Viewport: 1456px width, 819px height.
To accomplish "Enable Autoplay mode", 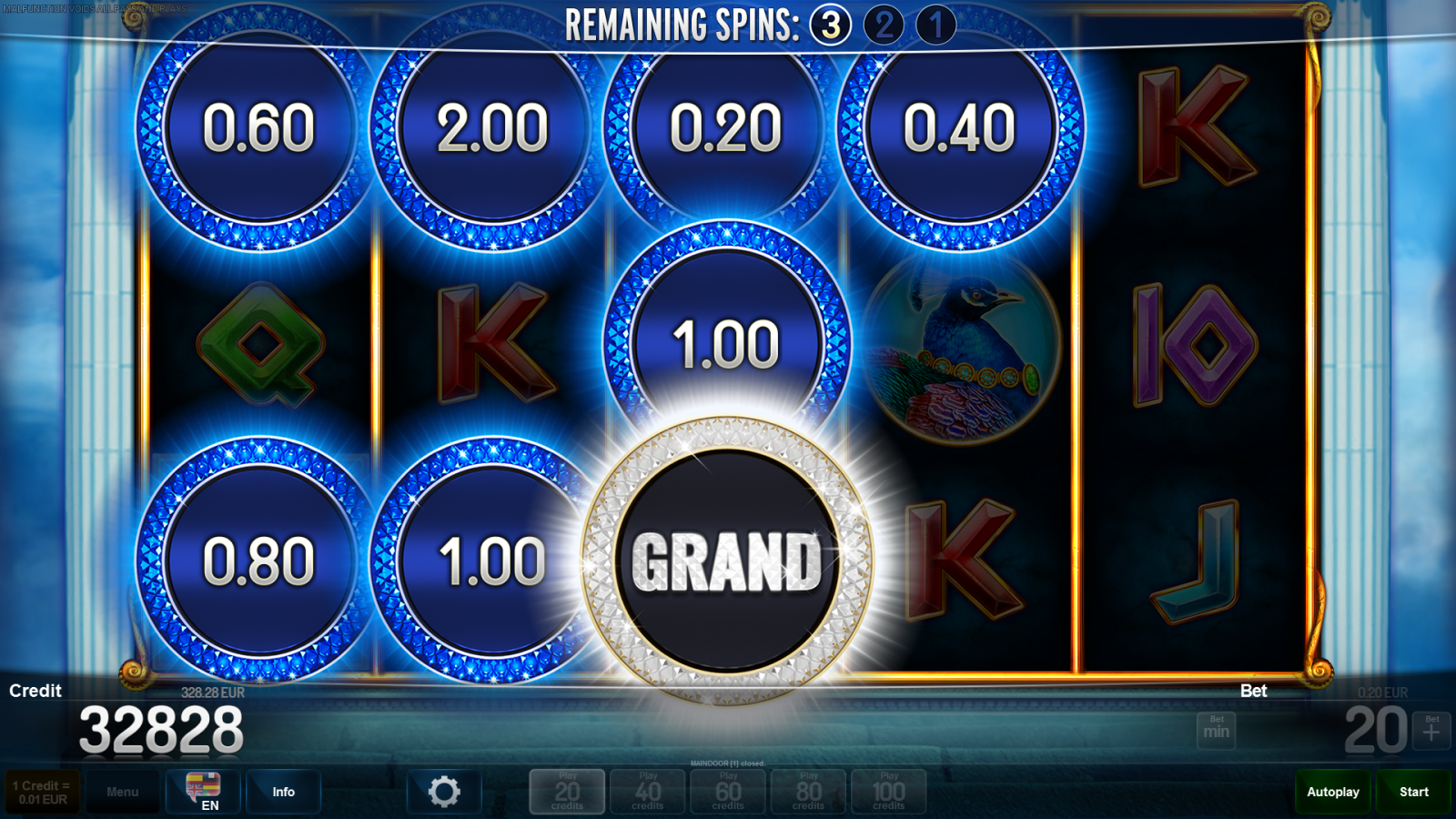I will coord(1332,791).
